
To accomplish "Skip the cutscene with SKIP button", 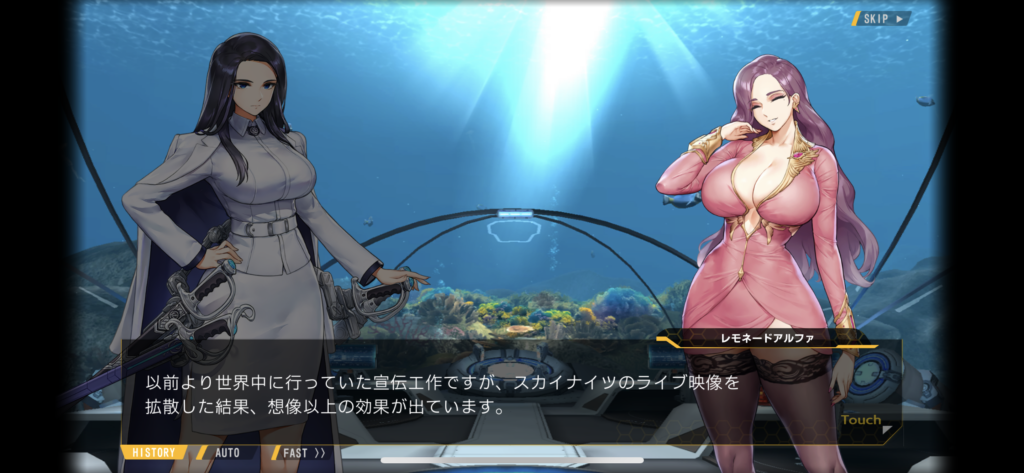I will 881,18.
